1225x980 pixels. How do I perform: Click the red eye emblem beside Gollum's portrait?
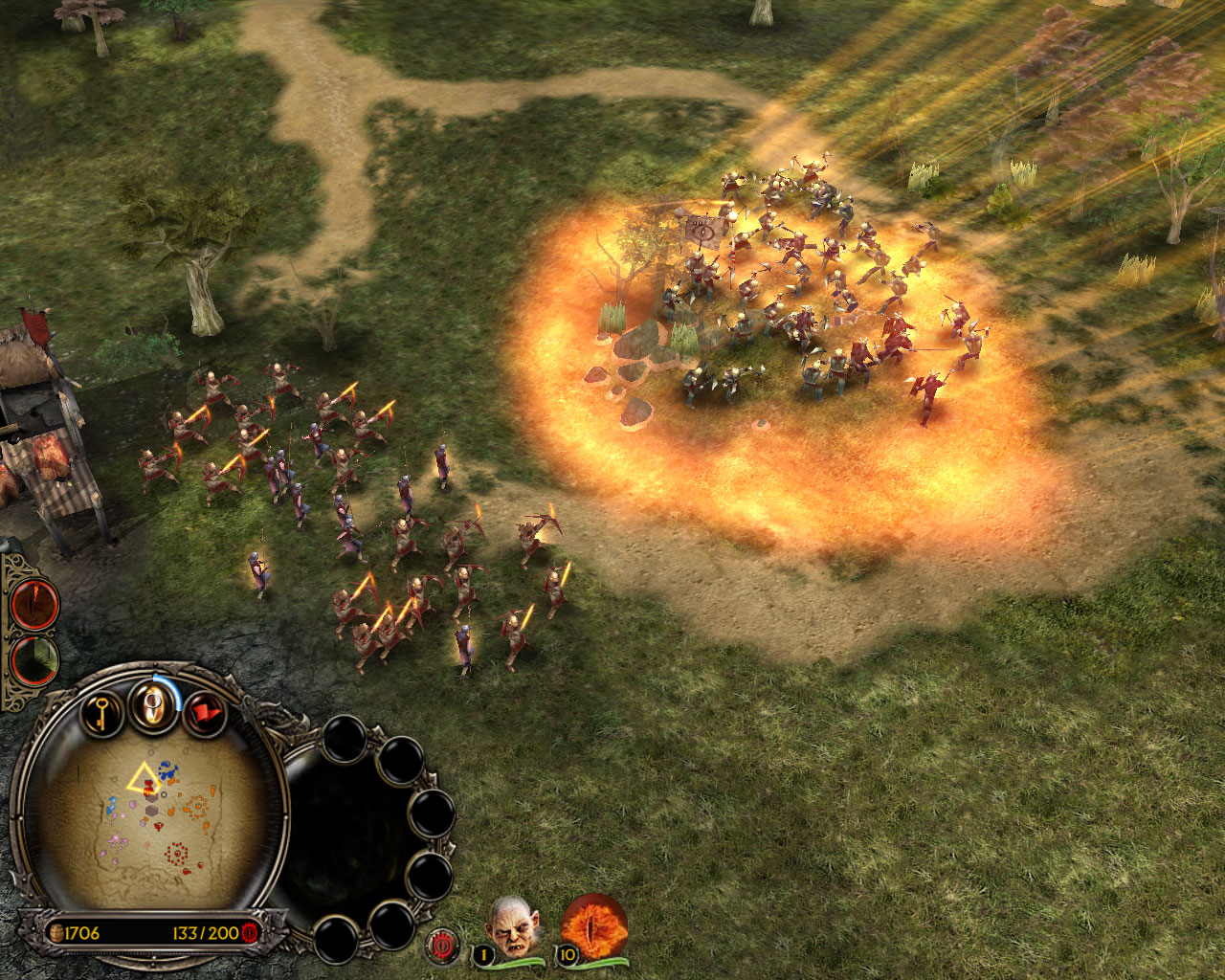[x=443, y=943]
